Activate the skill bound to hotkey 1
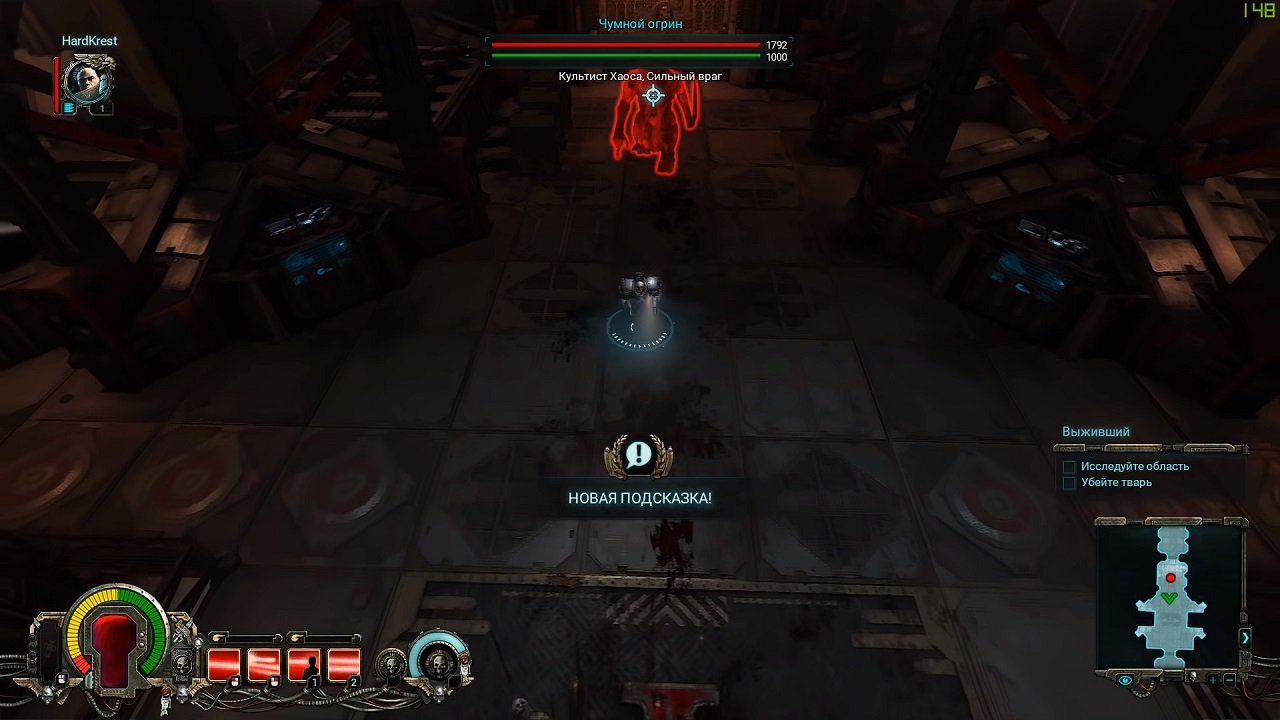 coord(304,664)
